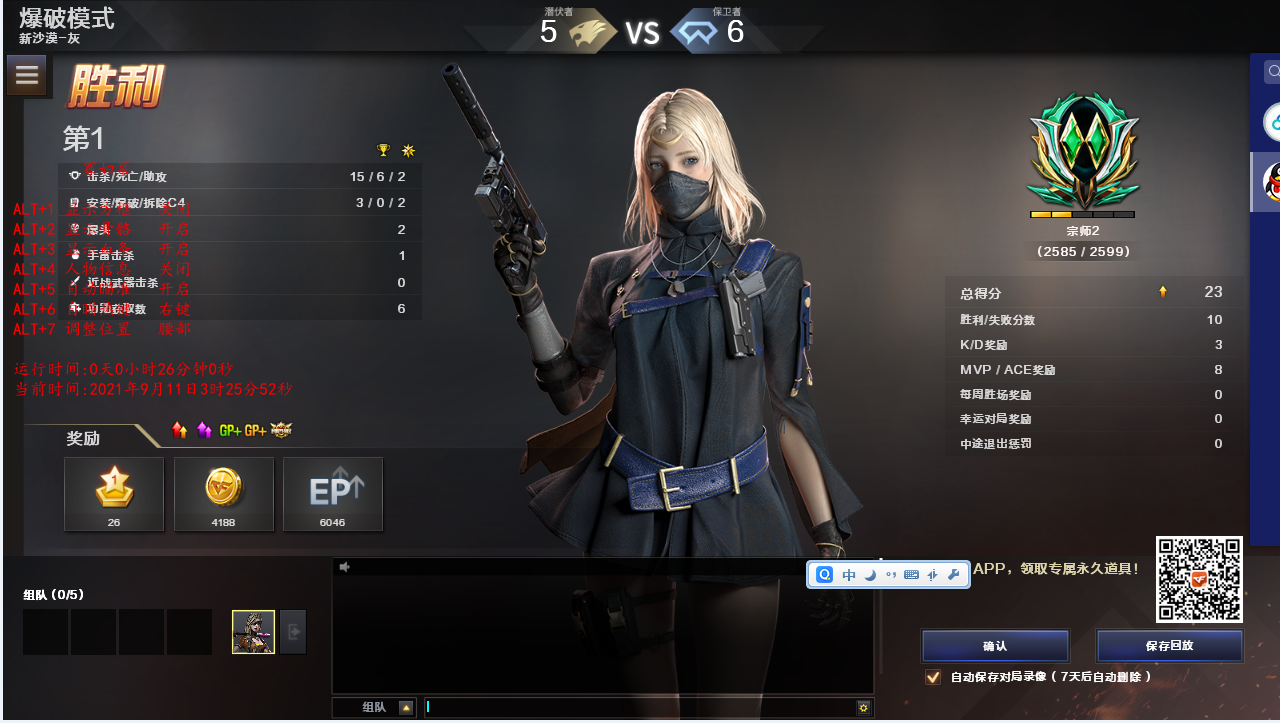Open the hamburger menu
Image resolution: width=1280 pixels, height=723 pixels.
[27, 75]
